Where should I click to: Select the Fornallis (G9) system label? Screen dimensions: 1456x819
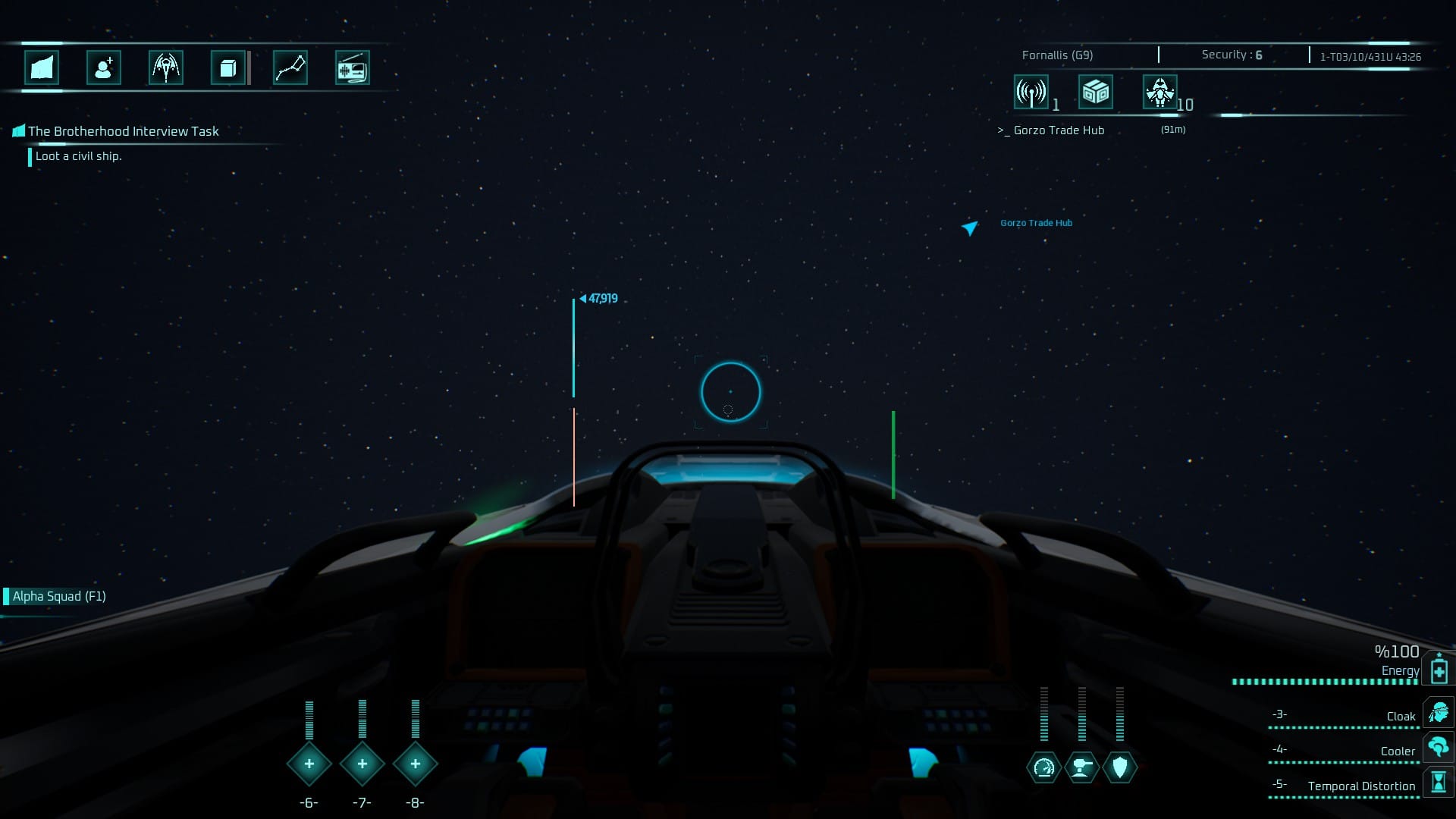click(x=1057, y=54)
